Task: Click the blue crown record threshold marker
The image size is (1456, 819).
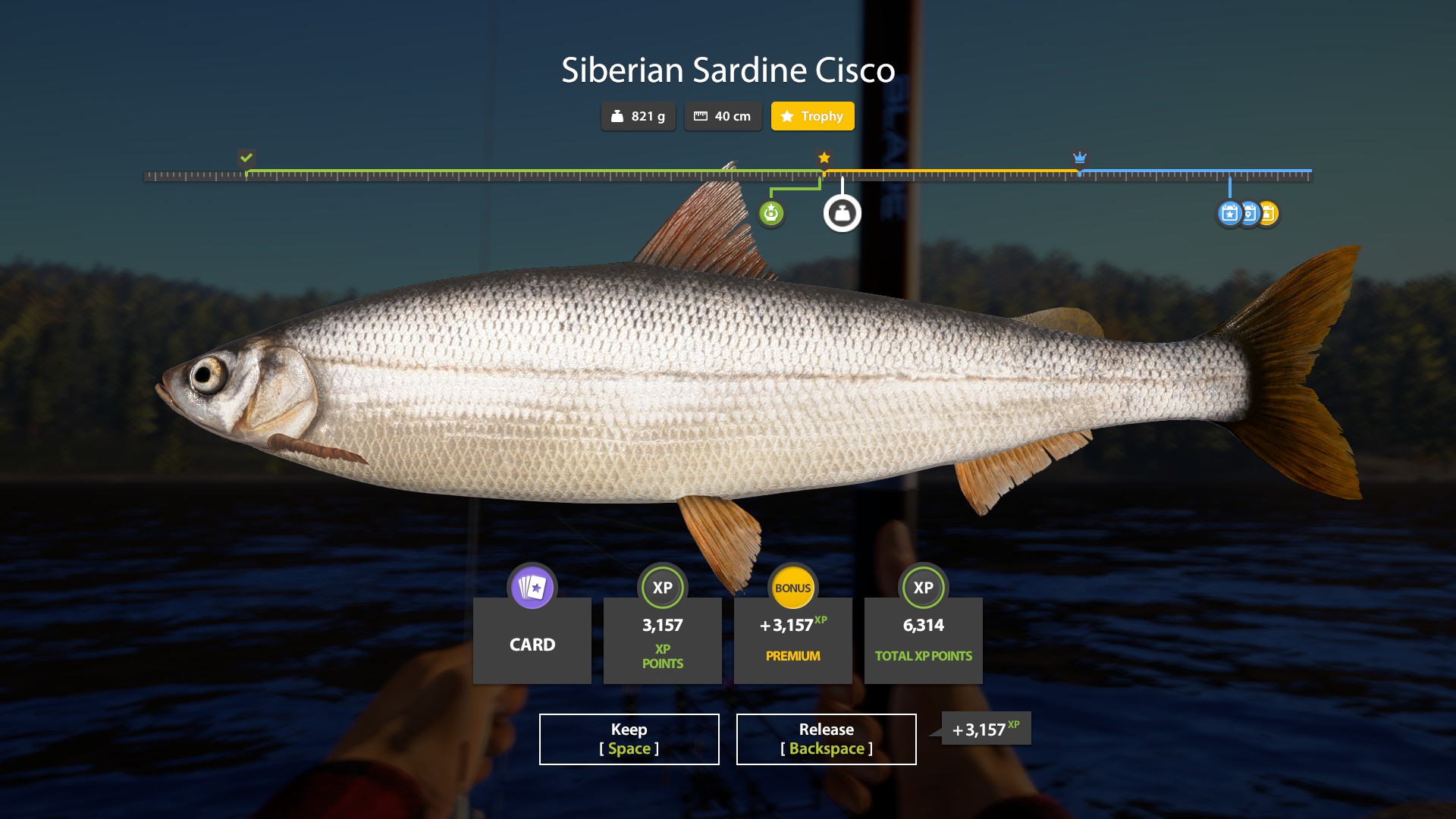Action: pyautogui.click(x=1080, y=158)
